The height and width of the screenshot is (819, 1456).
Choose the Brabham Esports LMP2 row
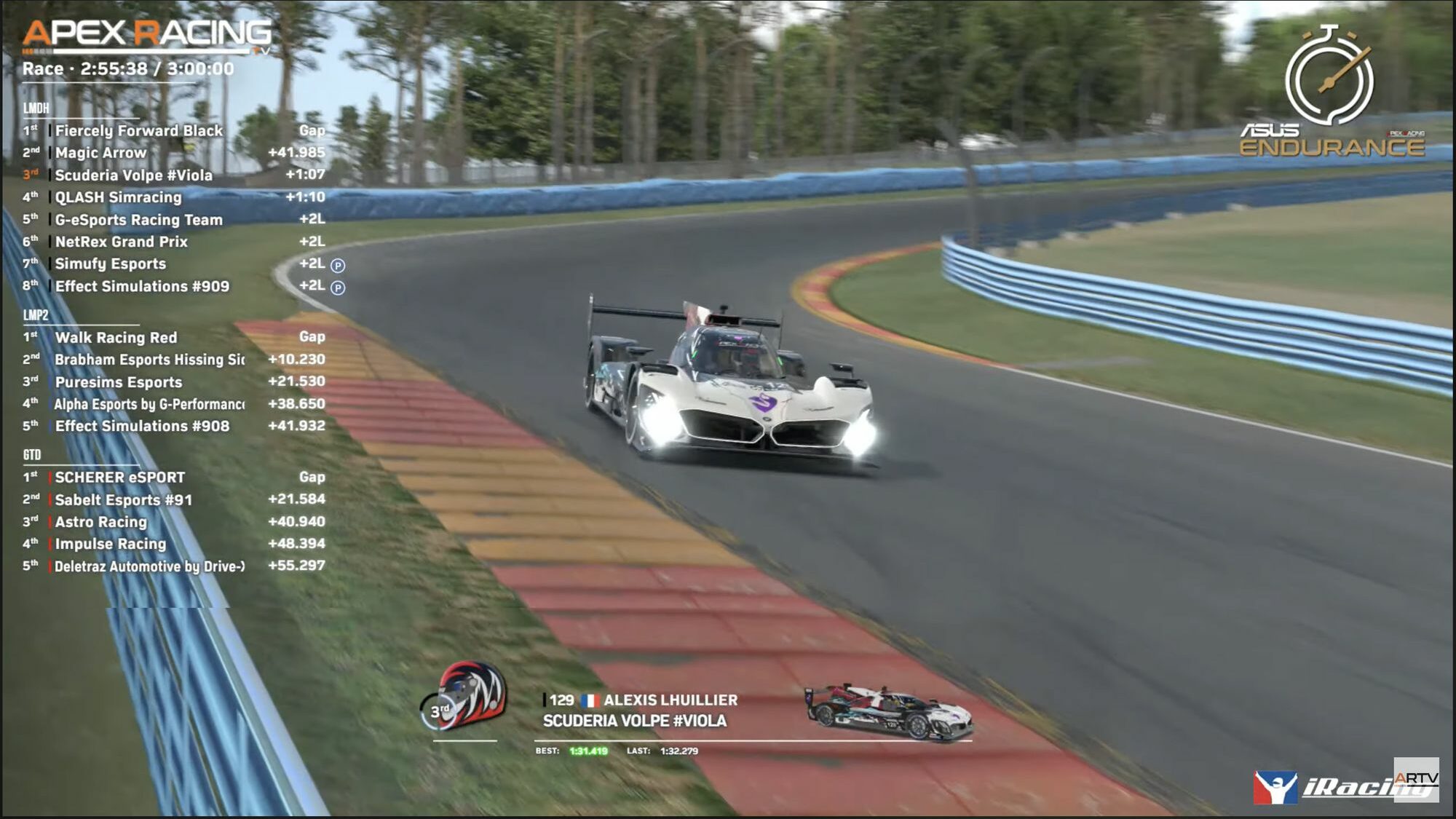(149, 360)
